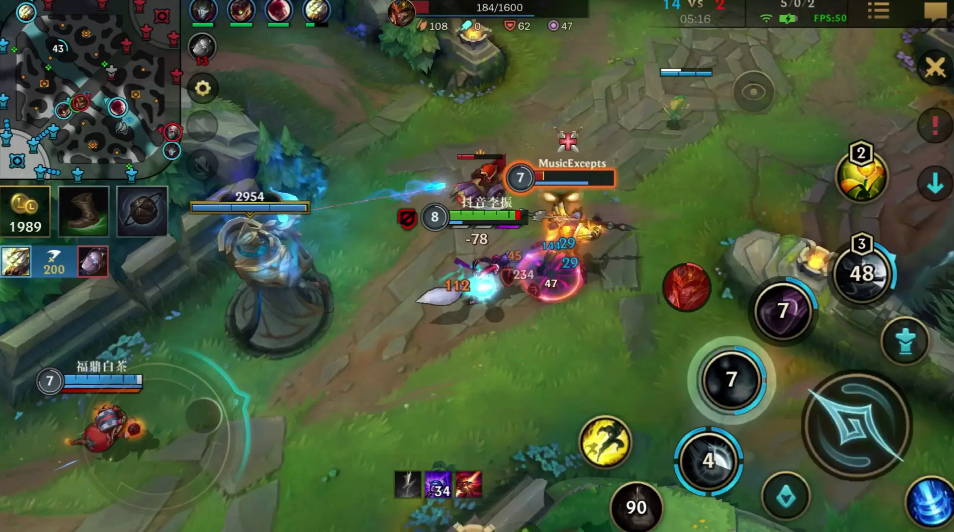
Task: Use the blue swirl recall button
Action: coord(930,502)
